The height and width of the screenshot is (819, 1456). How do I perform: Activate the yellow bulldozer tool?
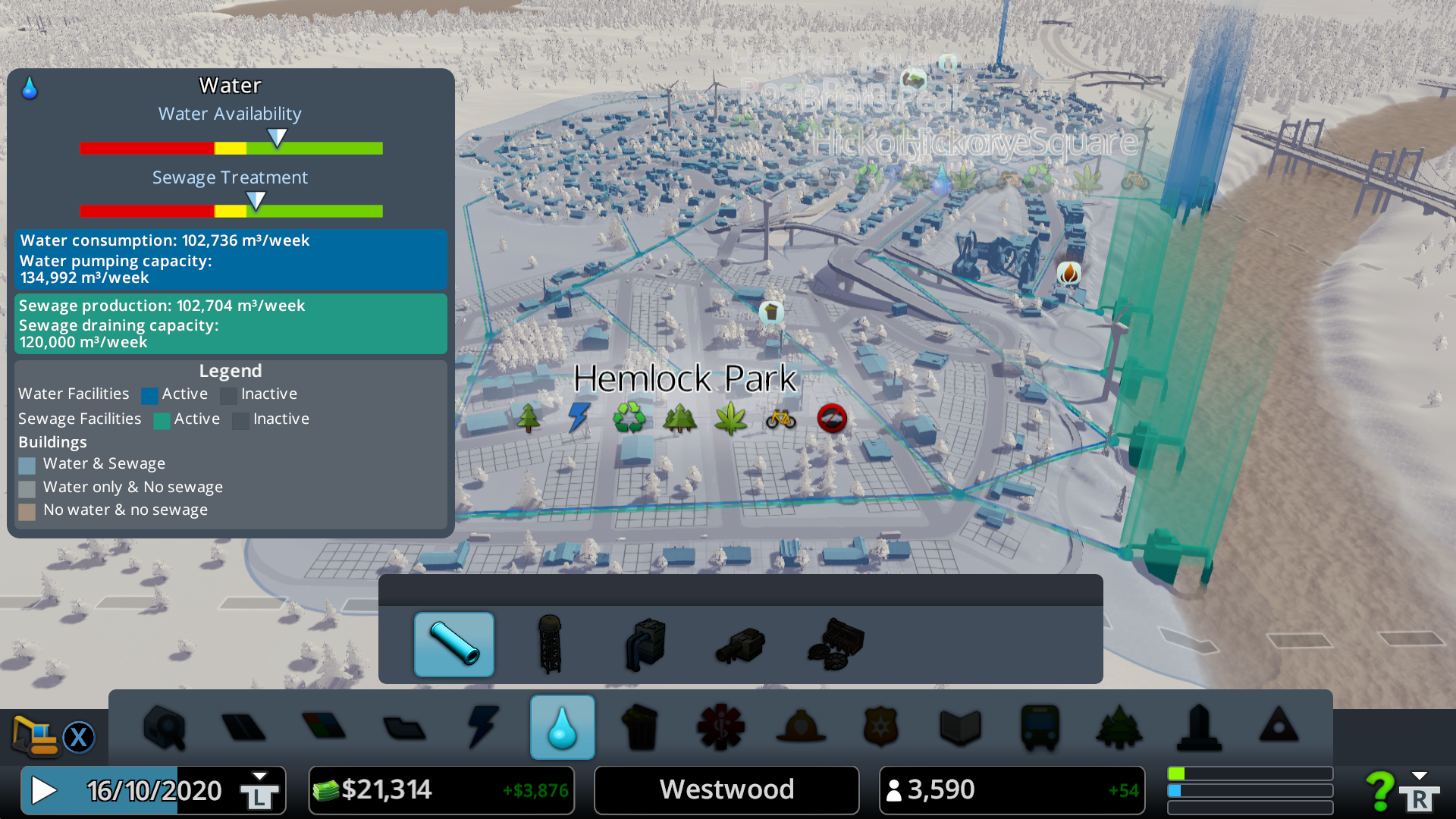tap(35, 736)
